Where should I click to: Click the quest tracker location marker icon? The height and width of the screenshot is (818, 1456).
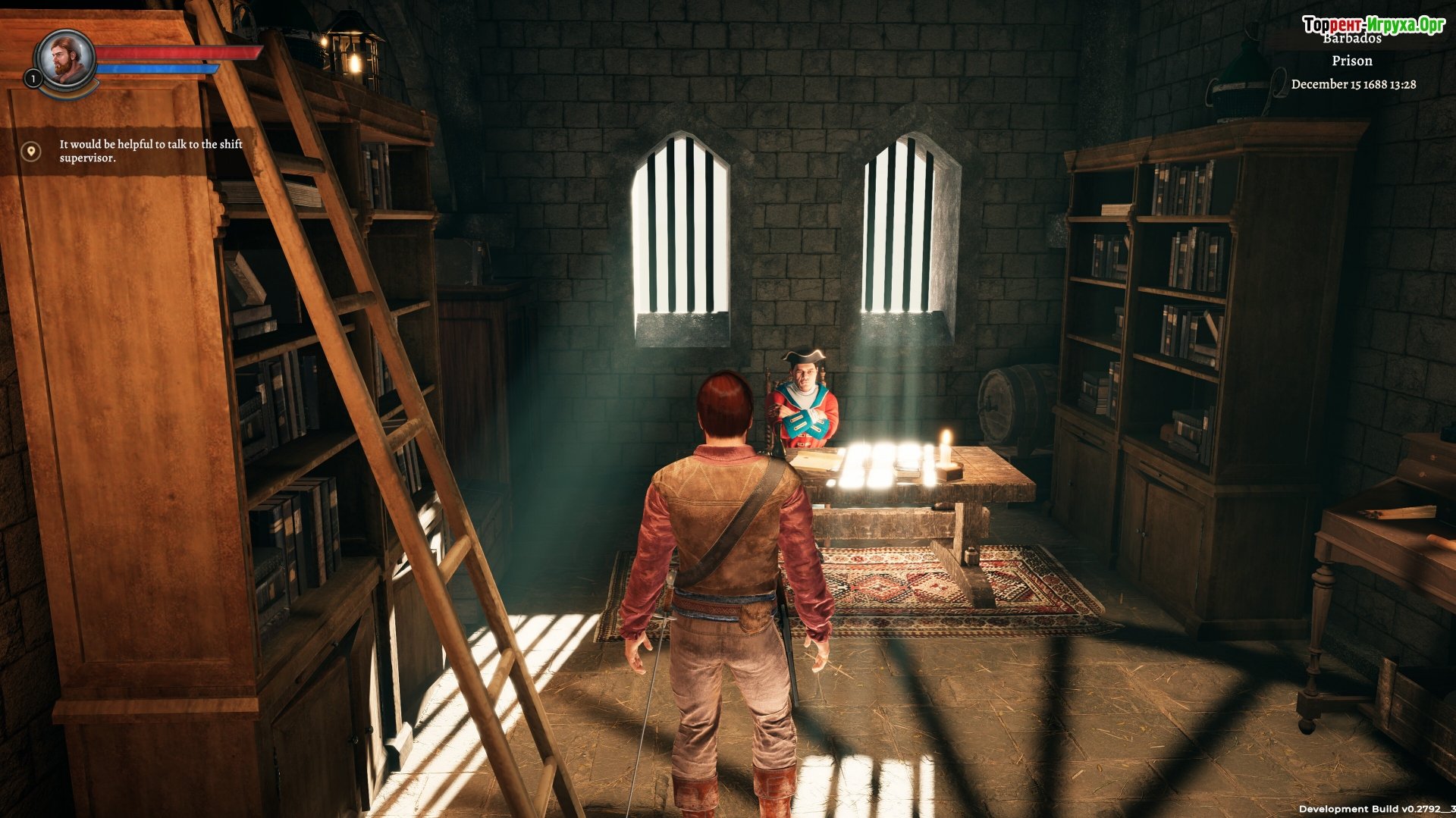[31, 152]
